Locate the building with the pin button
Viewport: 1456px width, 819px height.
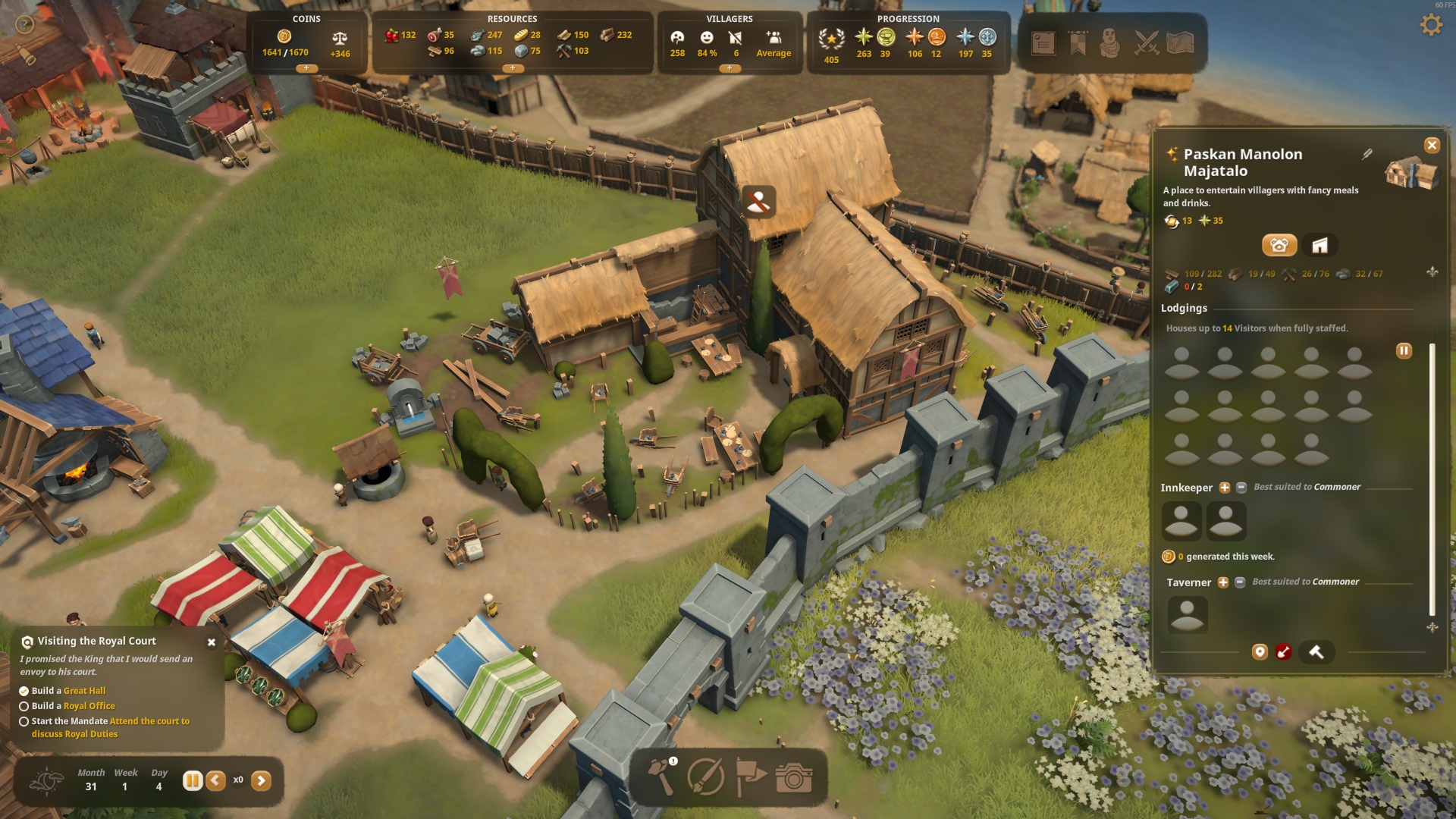tap(1260, 652)
